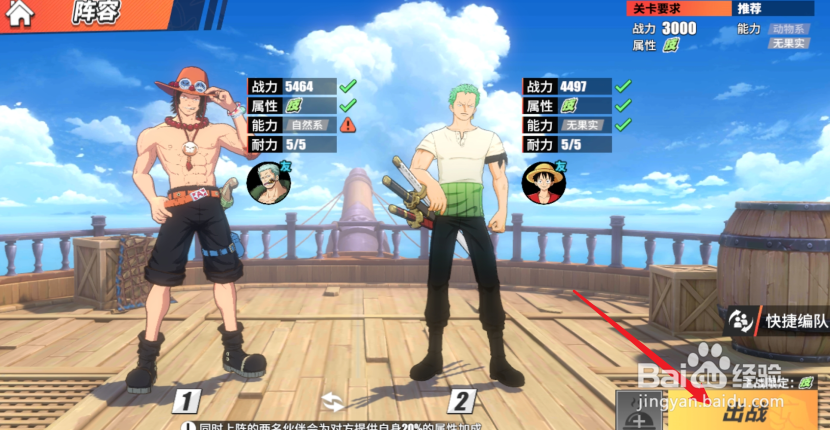Inspect the red warning ability icon
This screenshot has height=430, width=830.
click(x=347, y=125)
